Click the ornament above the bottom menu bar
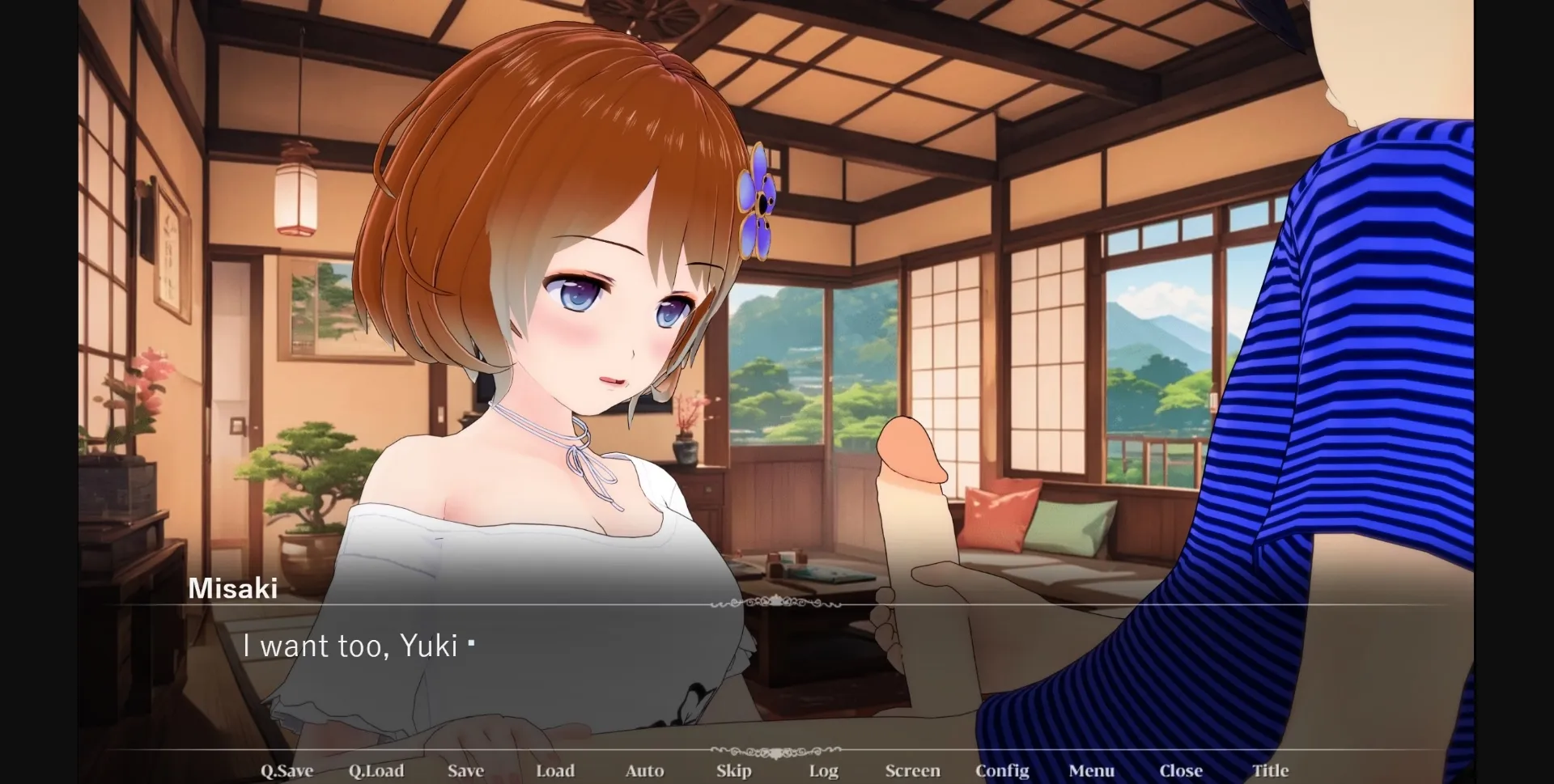 click(x=778, y=752)
